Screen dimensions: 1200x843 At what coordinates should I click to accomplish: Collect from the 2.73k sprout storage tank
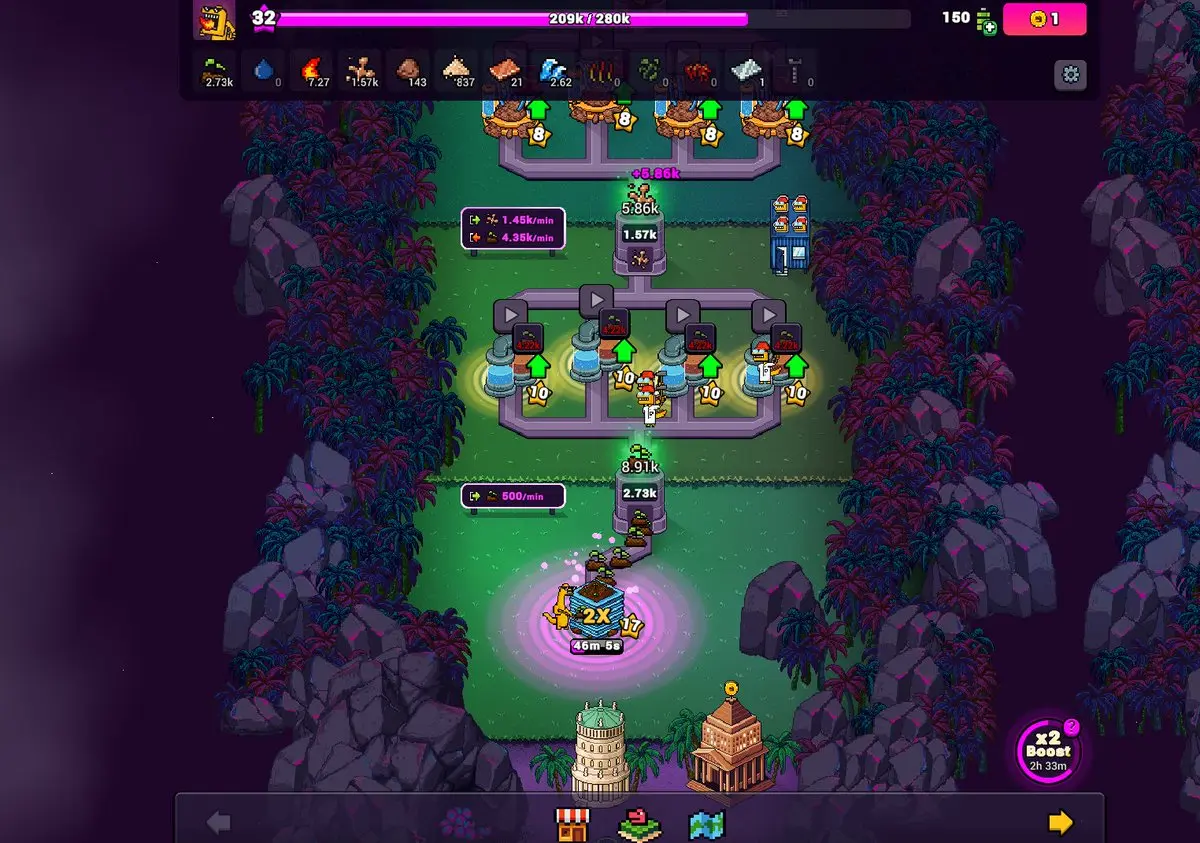(x=639, y=494)
